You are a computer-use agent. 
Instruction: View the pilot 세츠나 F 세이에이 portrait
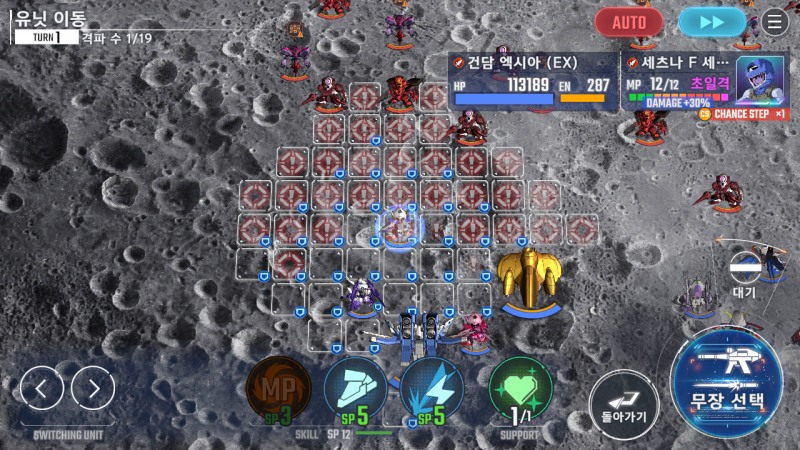[x=761, y=80]
